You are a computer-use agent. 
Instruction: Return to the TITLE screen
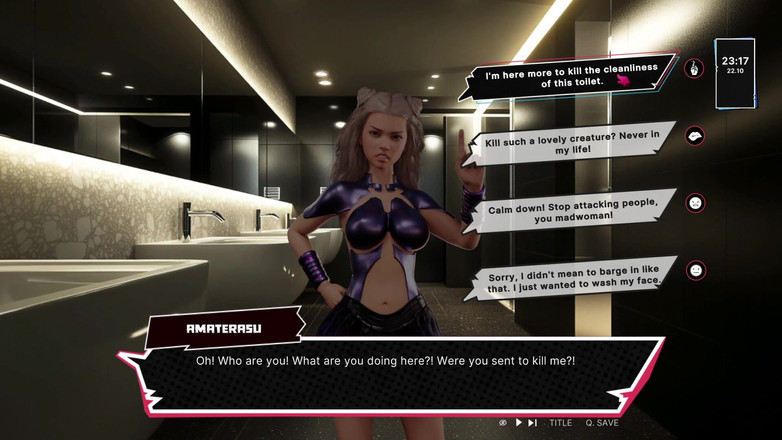560,423
